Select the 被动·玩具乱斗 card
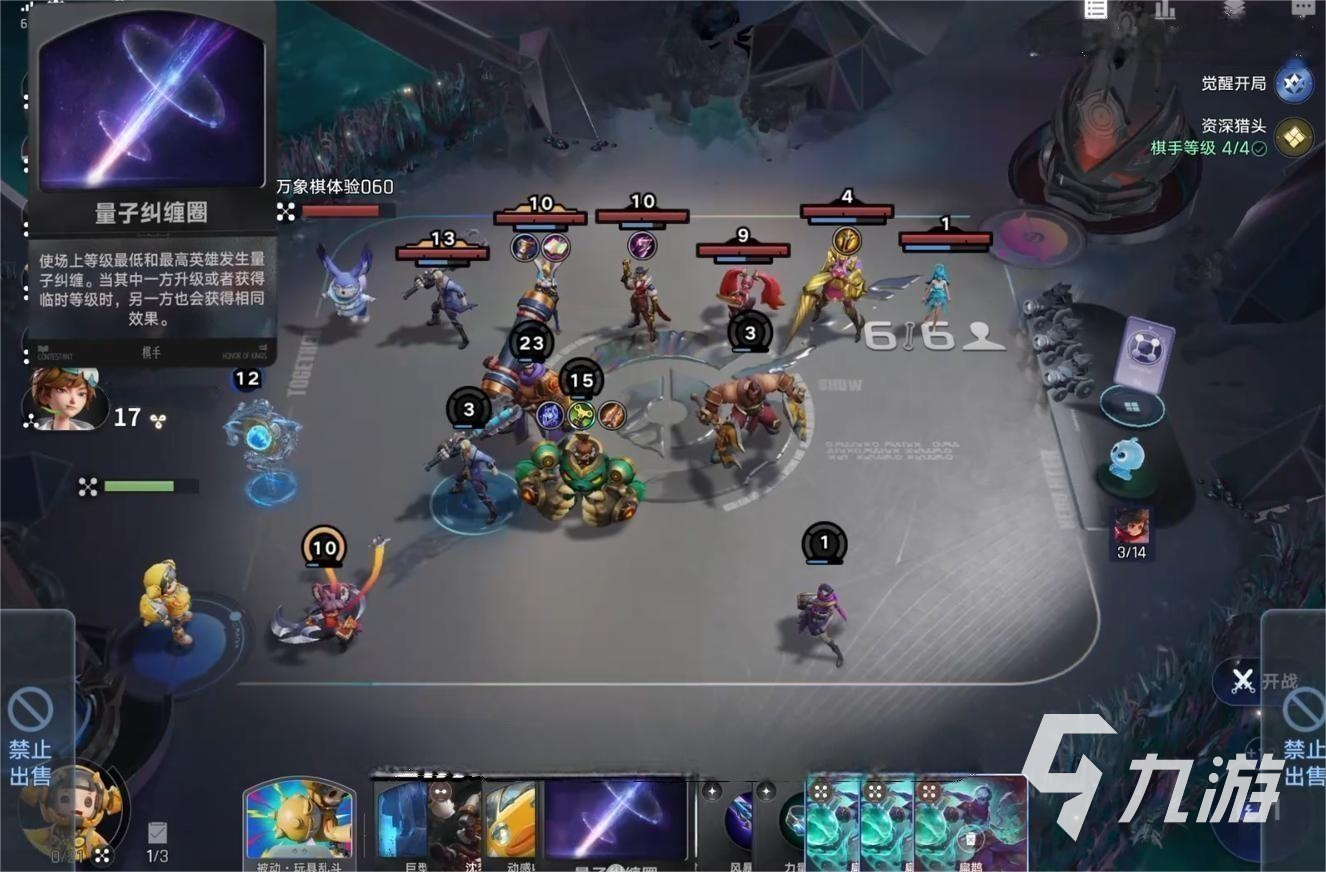 (x=299, y=823)
